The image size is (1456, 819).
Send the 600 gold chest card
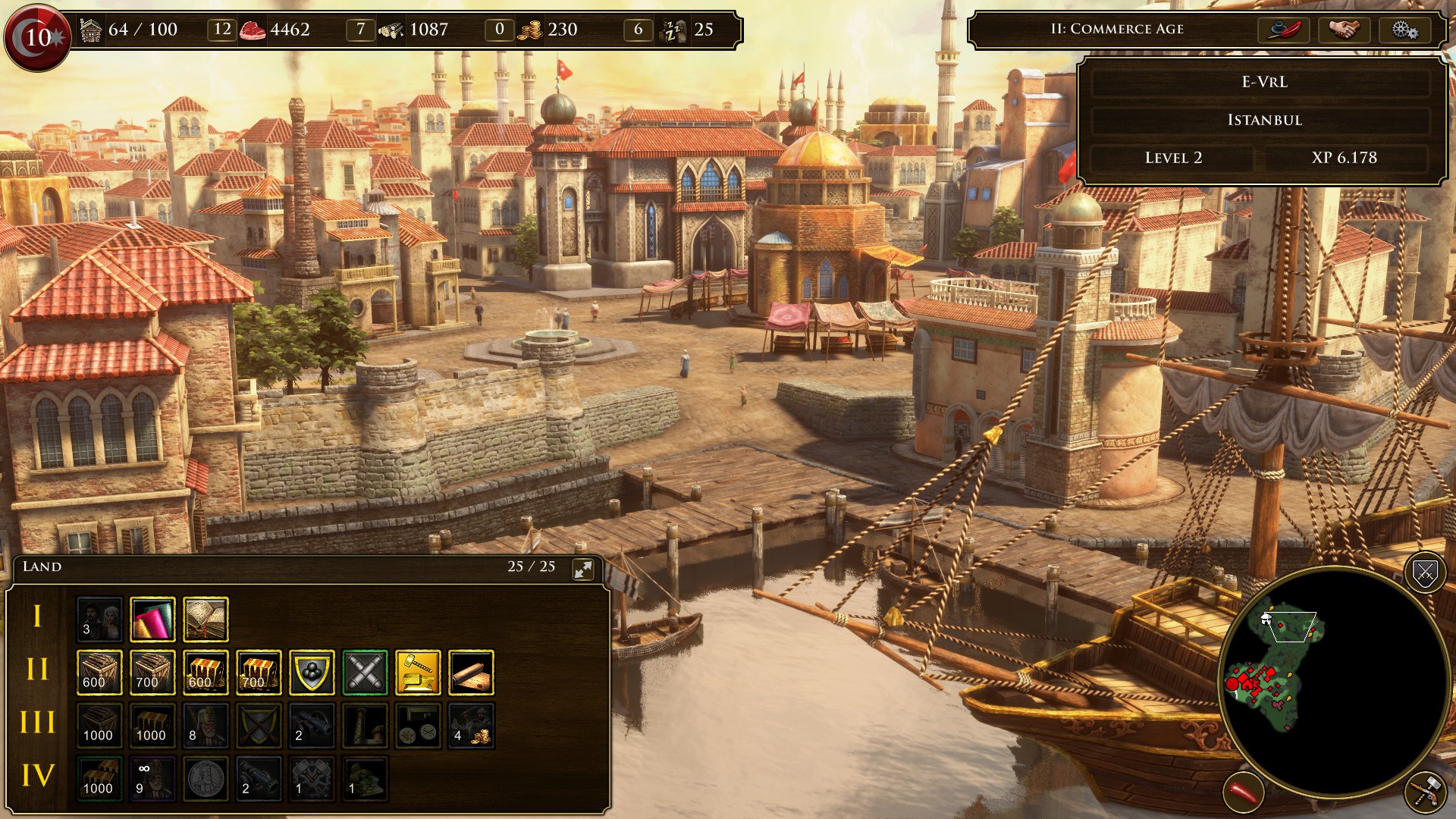[206, 673]
